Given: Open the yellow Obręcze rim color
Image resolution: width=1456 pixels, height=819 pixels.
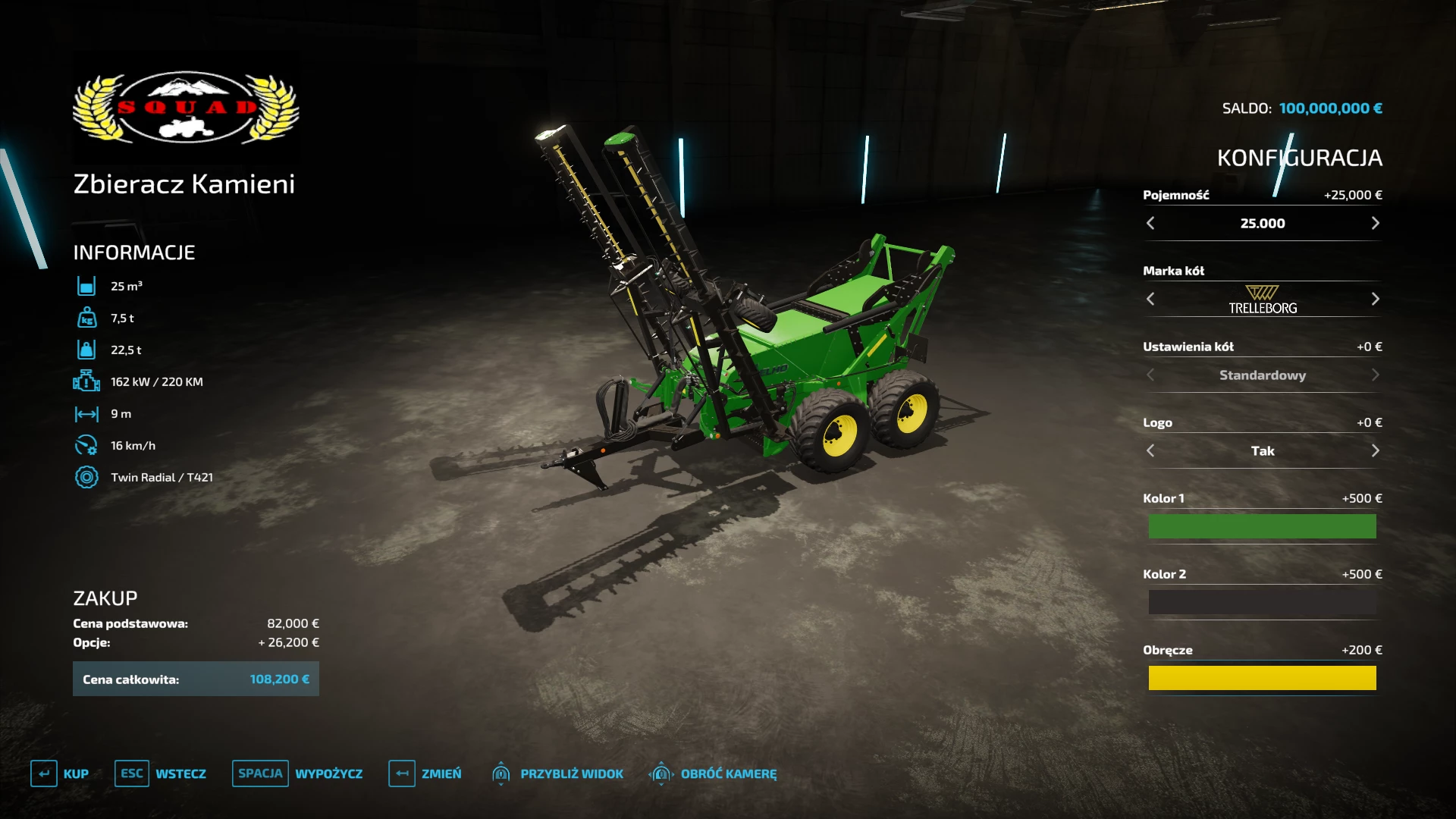Looking at the screenshot, I should (1262, 678).
